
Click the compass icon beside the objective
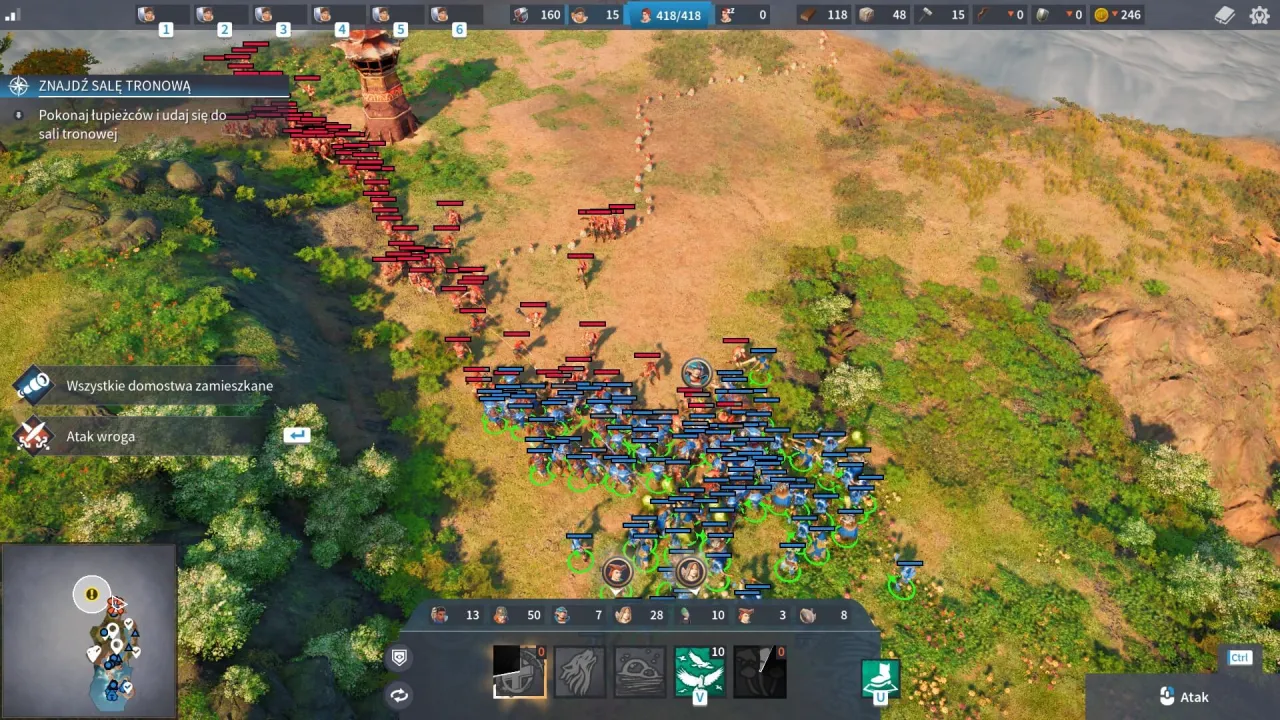[17, 86]
